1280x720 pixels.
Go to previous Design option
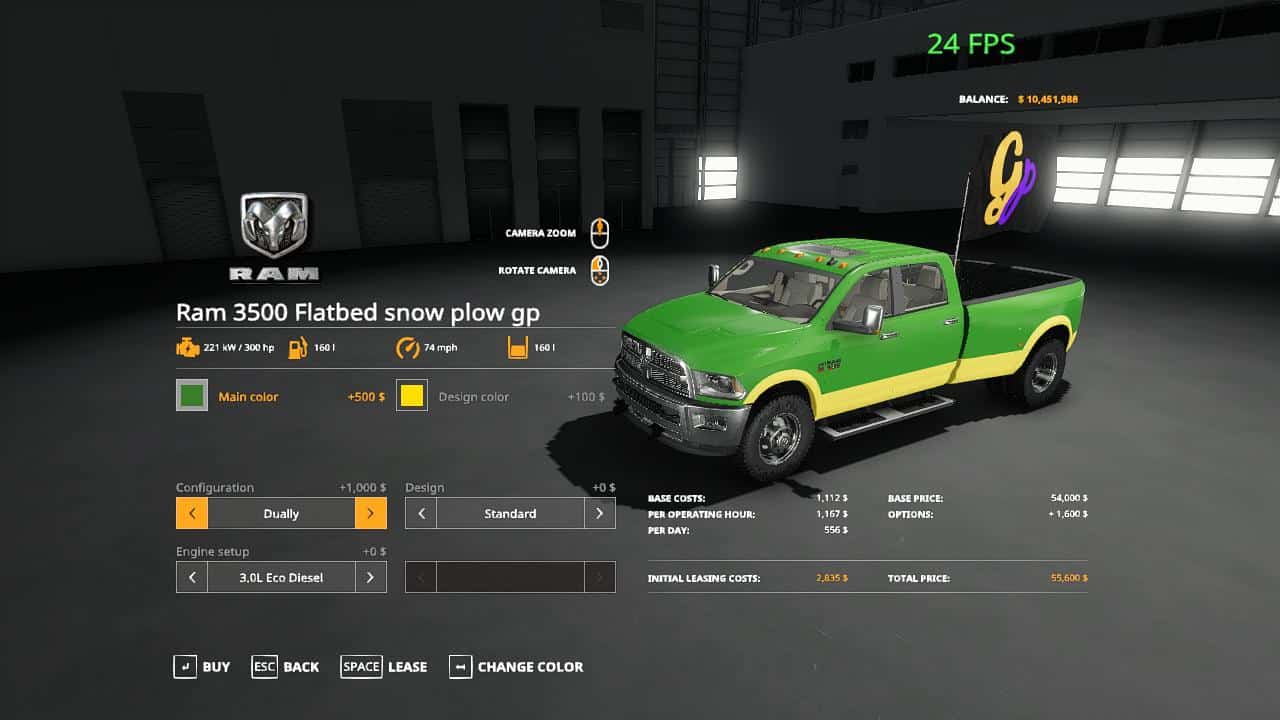click(x=421, y=514)
